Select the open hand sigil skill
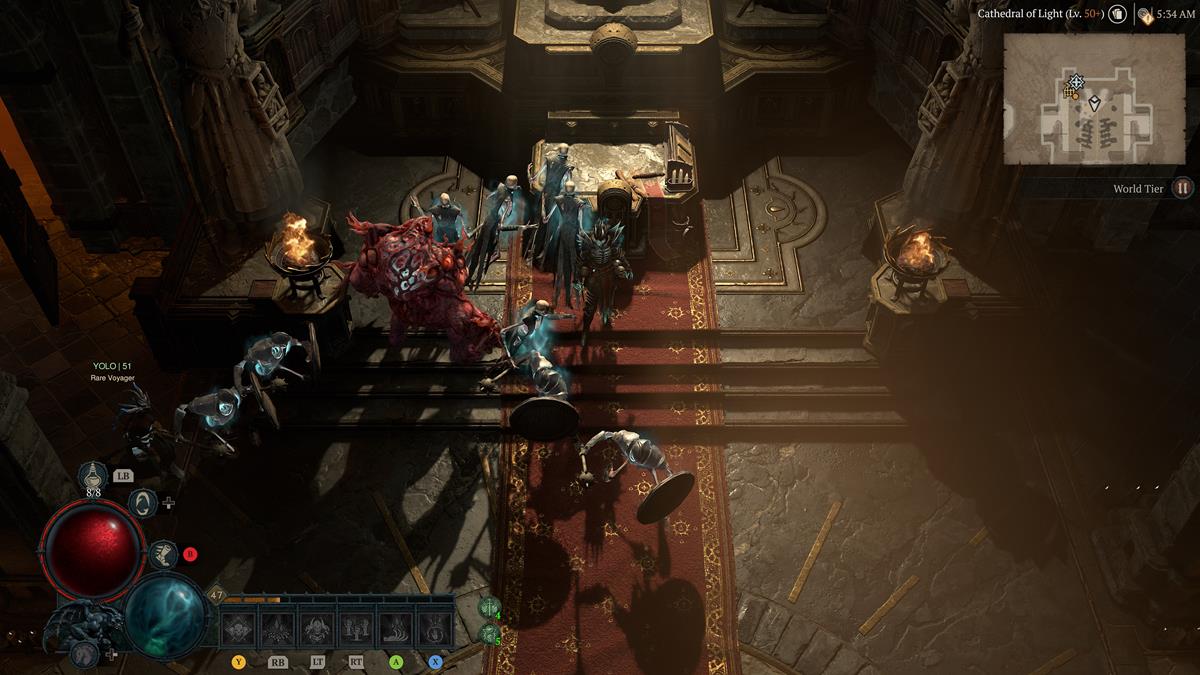 pyautogui.click(x=434, y=627)
